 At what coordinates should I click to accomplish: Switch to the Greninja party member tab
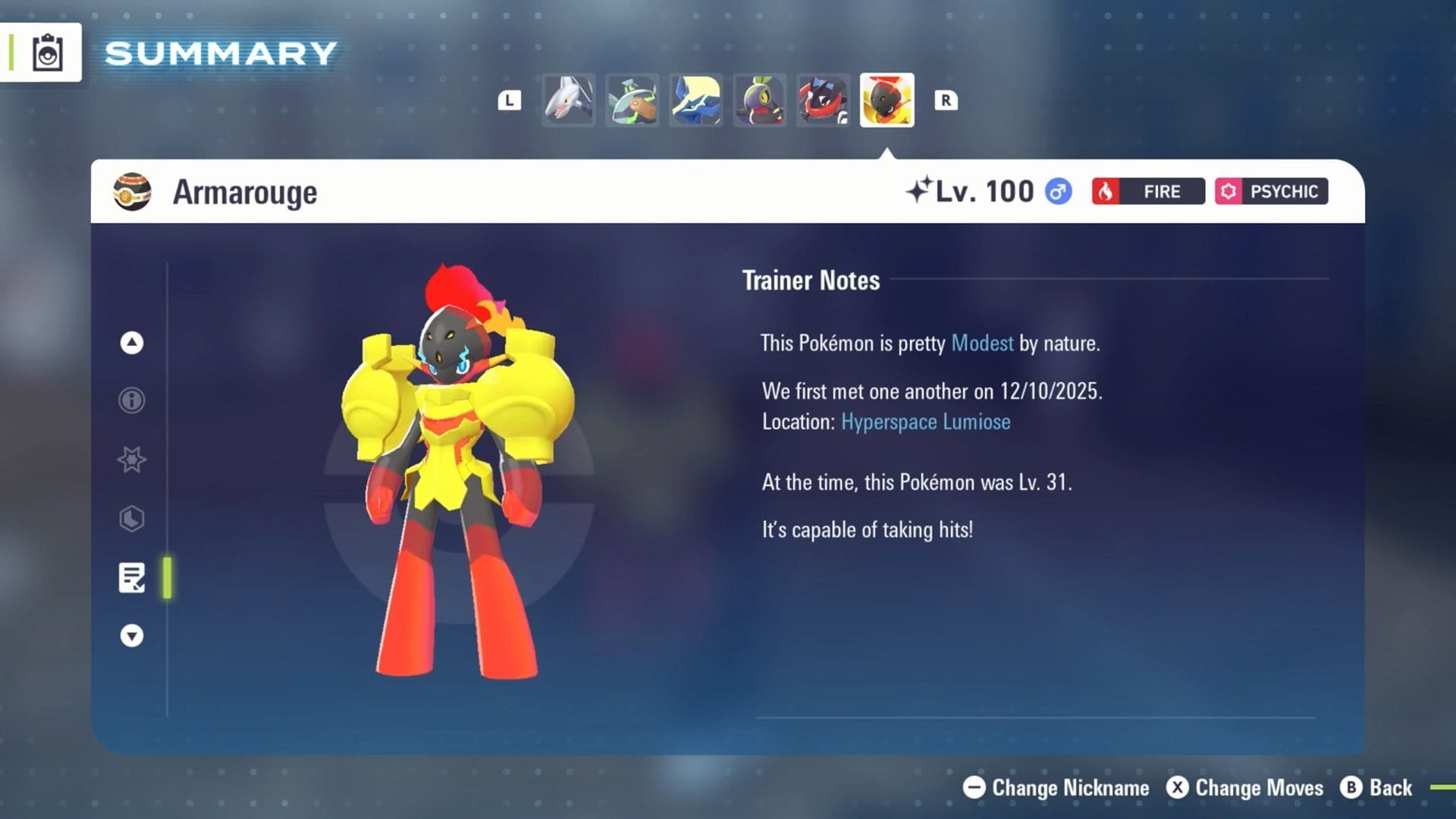pyautogui.click(x=822, y=99)
